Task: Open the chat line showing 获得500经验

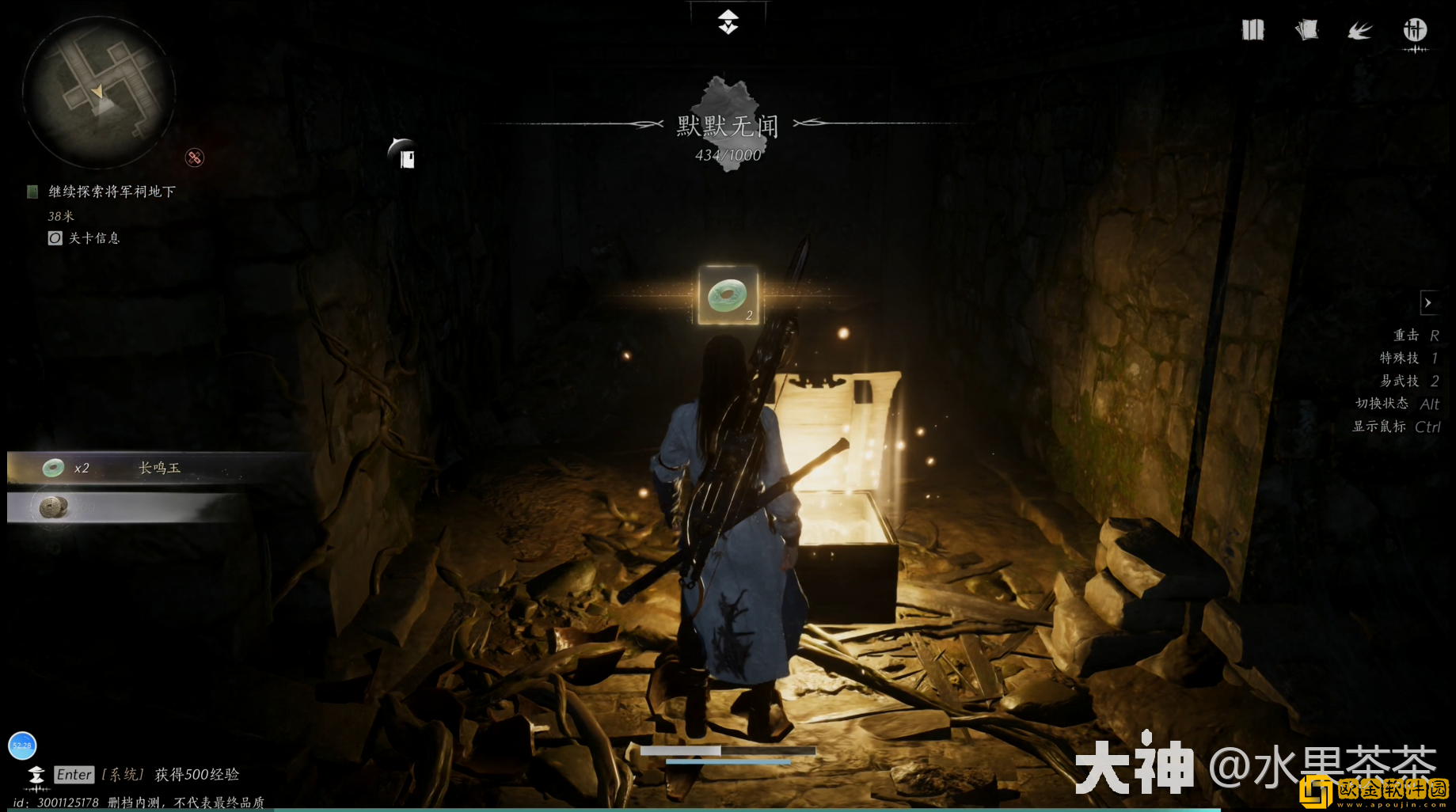Action: coord(196,775)
